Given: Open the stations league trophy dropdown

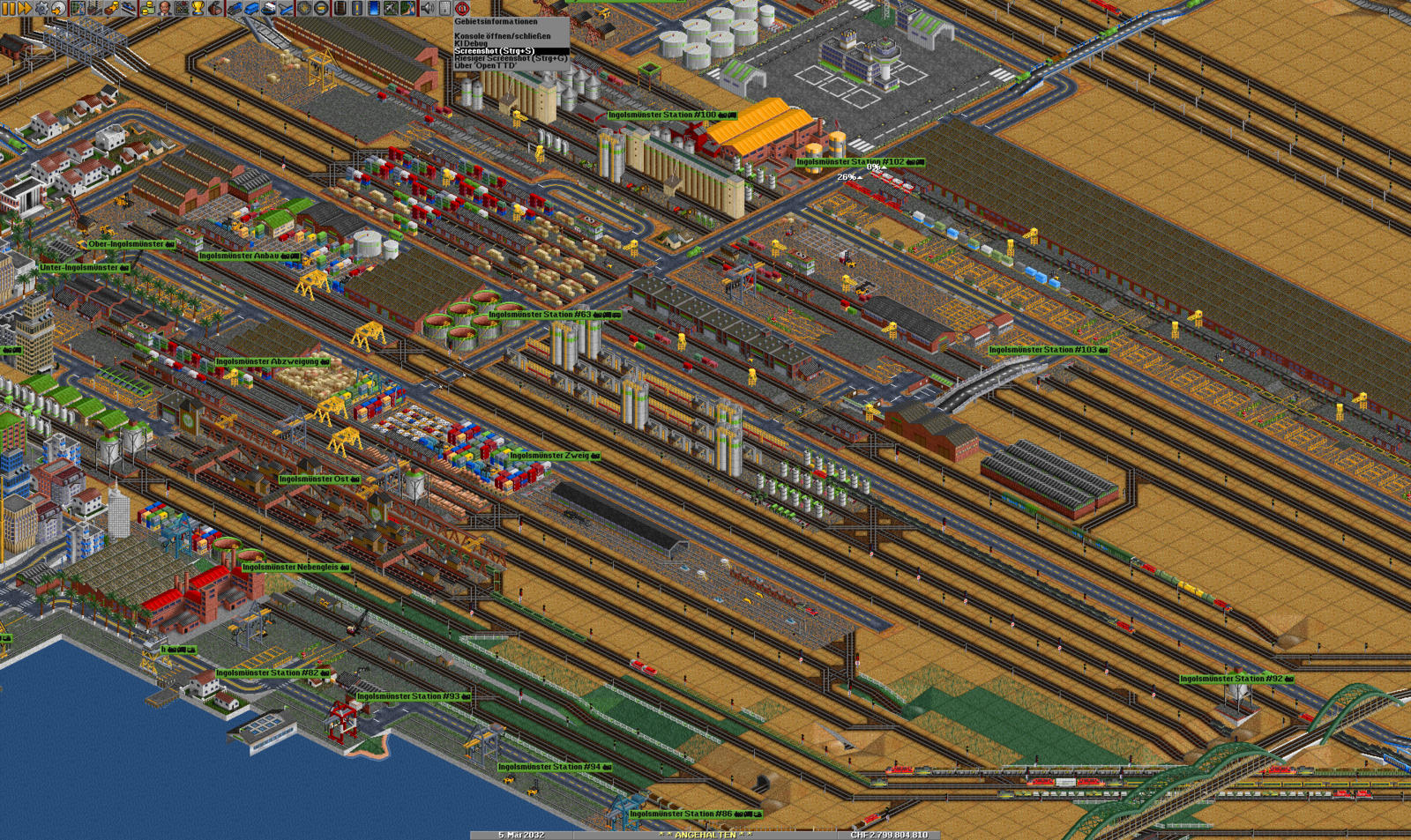Looking at the screenshot, I should tap(198, 8).
